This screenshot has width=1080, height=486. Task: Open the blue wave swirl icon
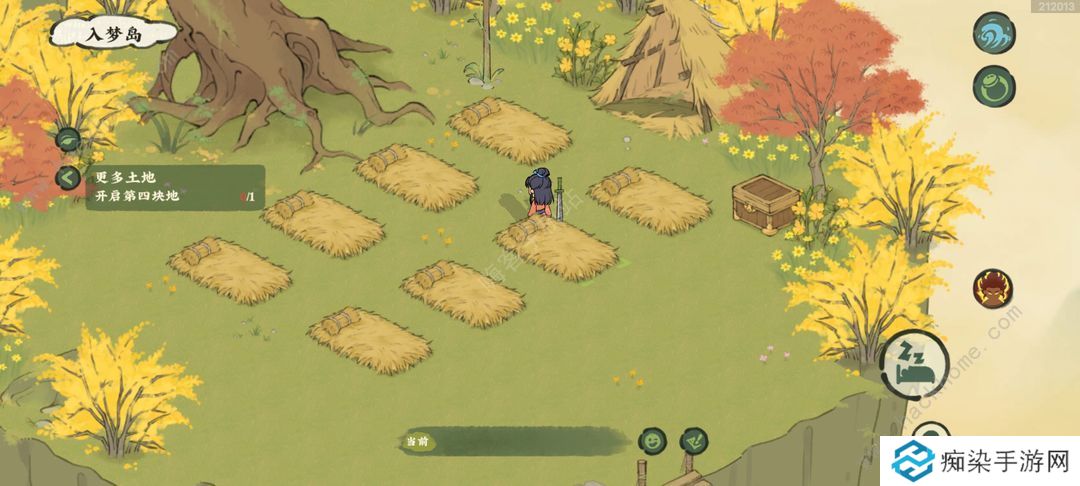coord(994,31)
